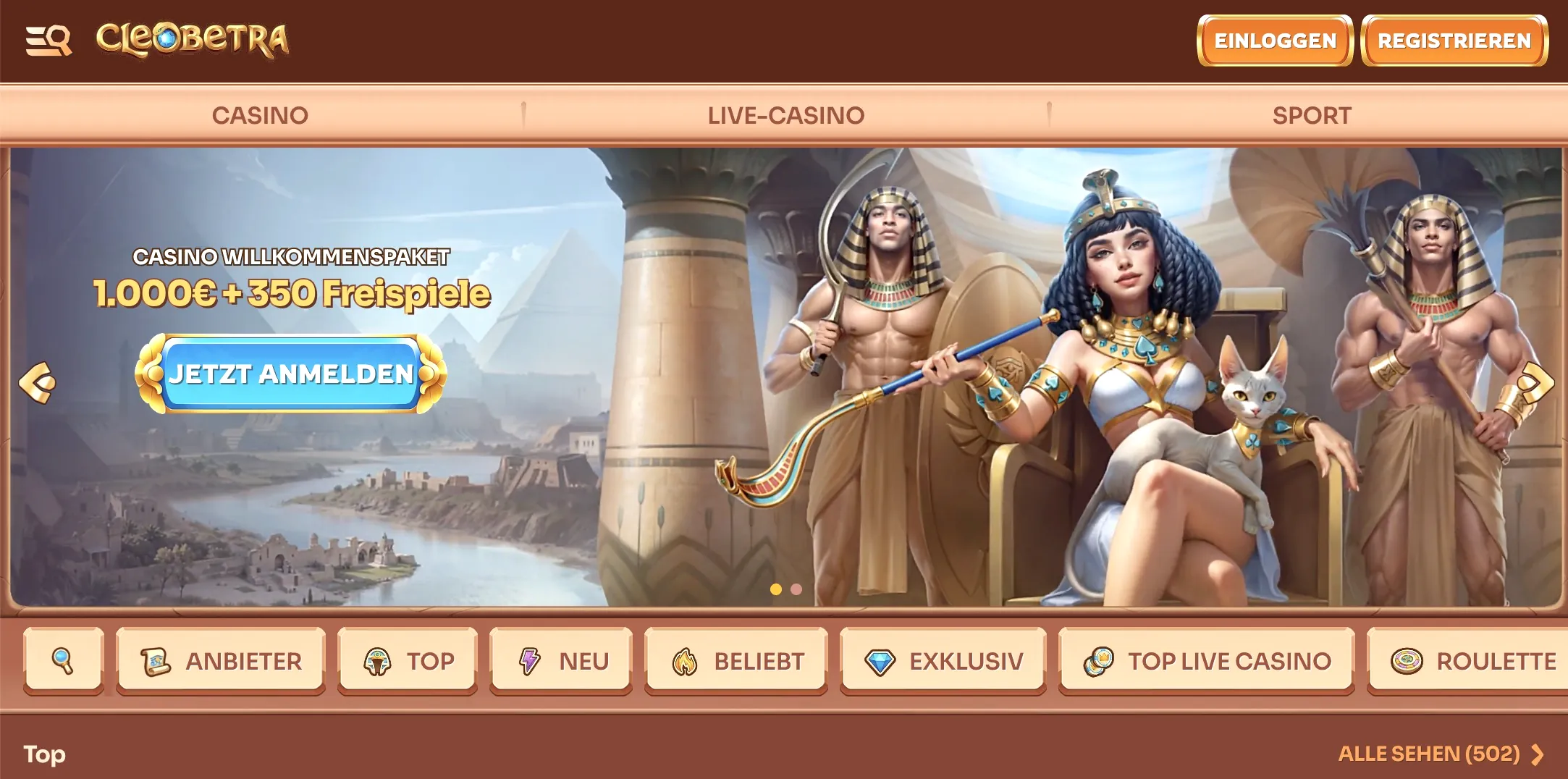Open the Registrieren signup page

[x=1454, y=41]
